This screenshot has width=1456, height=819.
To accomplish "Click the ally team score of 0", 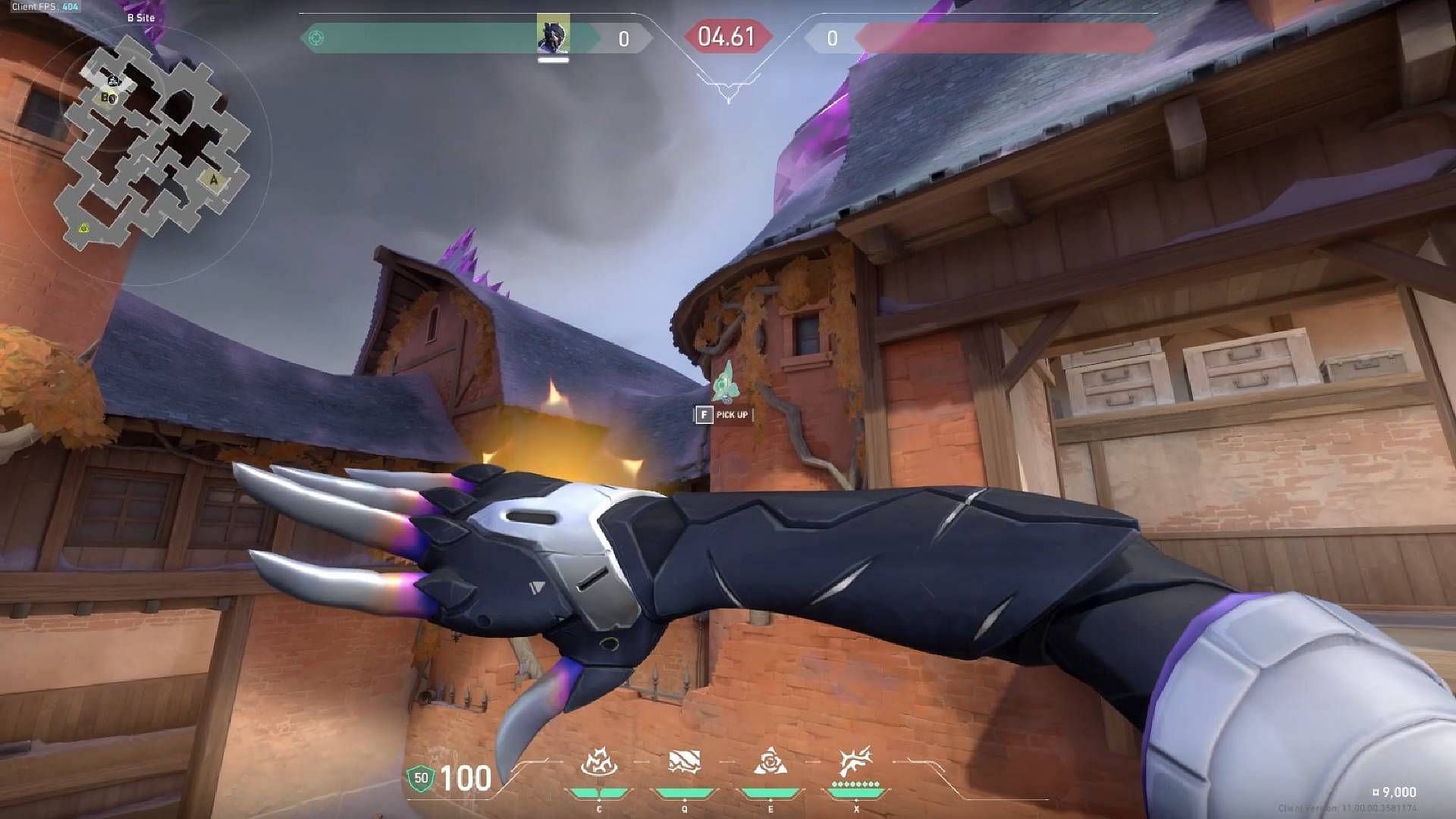I will [x=623, y=39].
